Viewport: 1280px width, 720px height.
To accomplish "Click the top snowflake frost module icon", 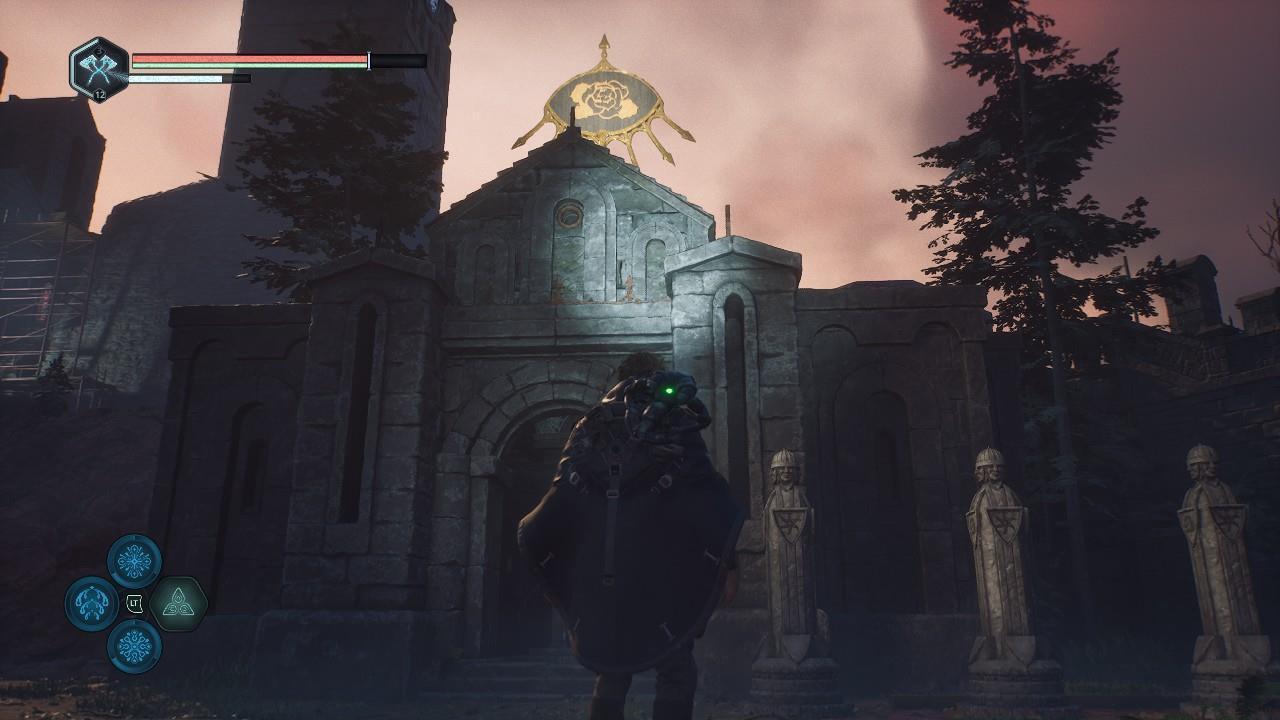I will (133, 560).
